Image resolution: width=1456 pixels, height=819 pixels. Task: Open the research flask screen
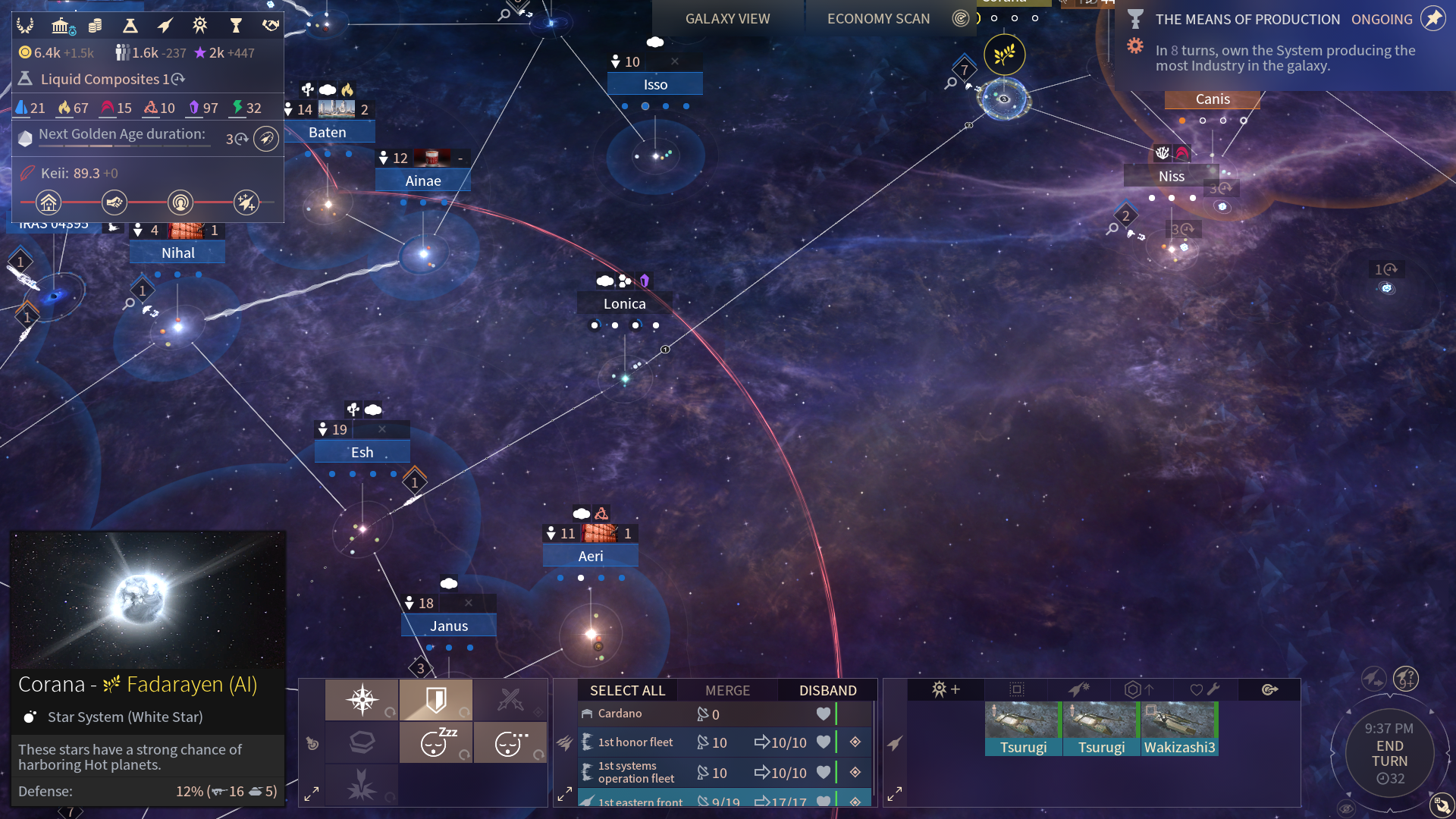point(130,26)
